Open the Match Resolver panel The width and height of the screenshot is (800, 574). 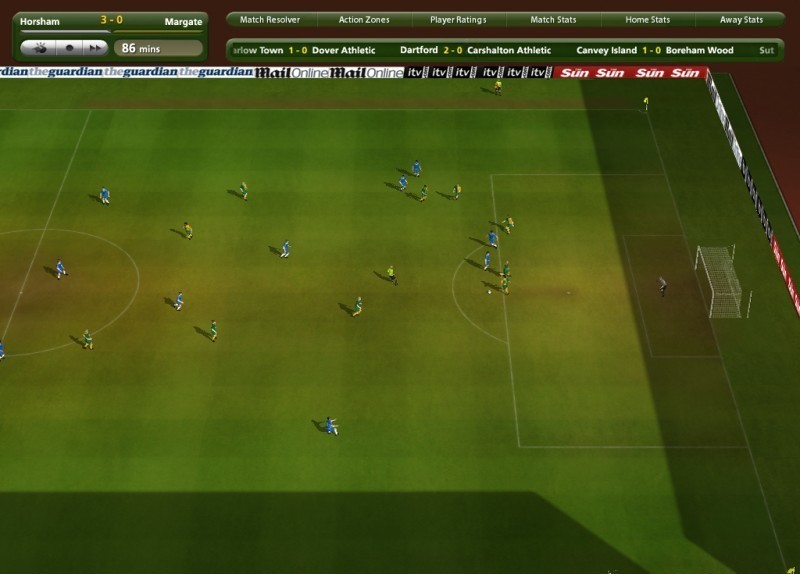pos(269,20)
